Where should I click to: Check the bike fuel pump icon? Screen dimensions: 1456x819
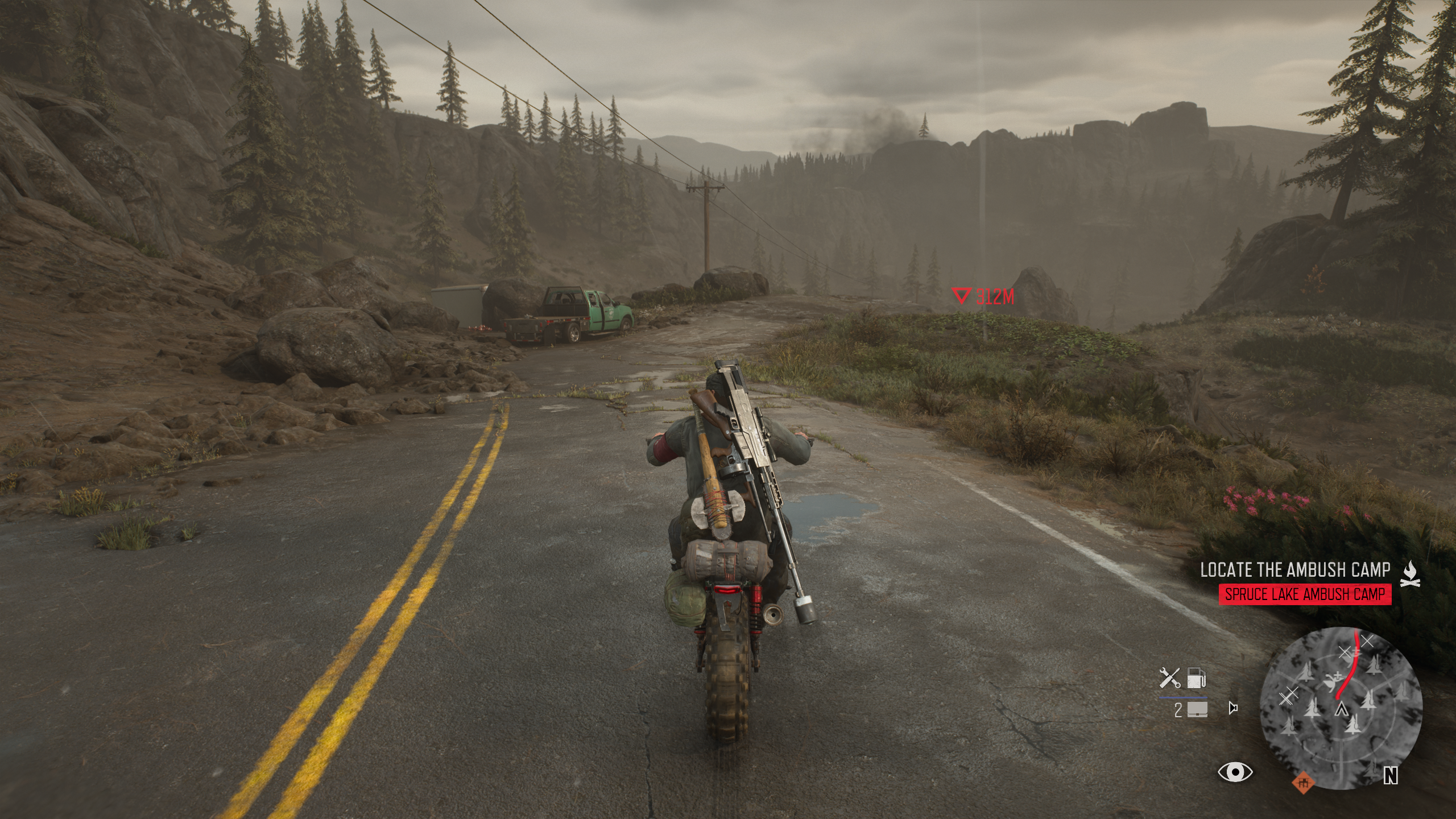[1197, 679]
